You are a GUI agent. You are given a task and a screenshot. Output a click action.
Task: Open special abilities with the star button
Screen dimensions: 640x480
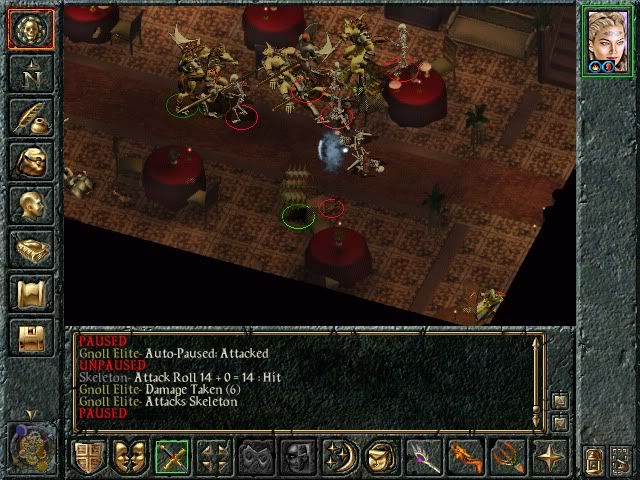click(550, 457)
